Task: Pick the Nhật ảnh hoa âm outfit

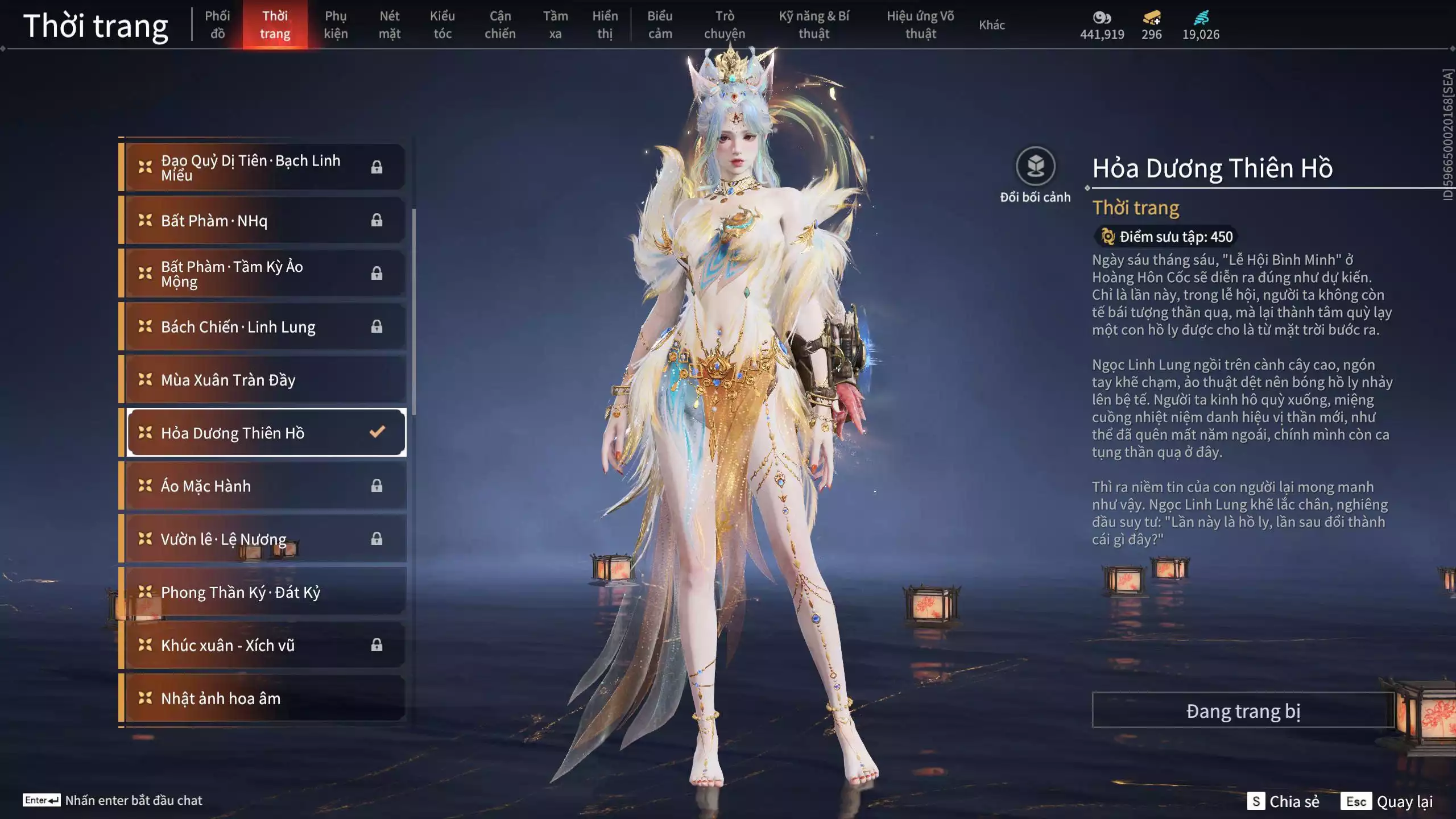Action: point(265,698)
